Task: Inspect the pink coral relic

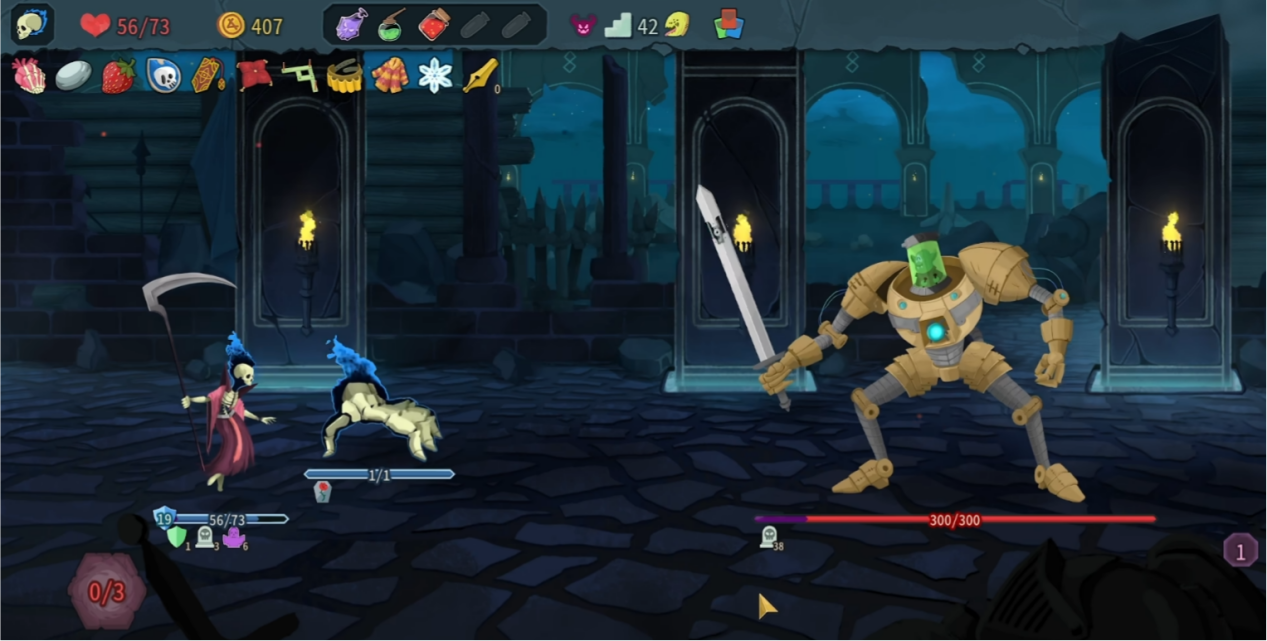Action: [28, 76]
